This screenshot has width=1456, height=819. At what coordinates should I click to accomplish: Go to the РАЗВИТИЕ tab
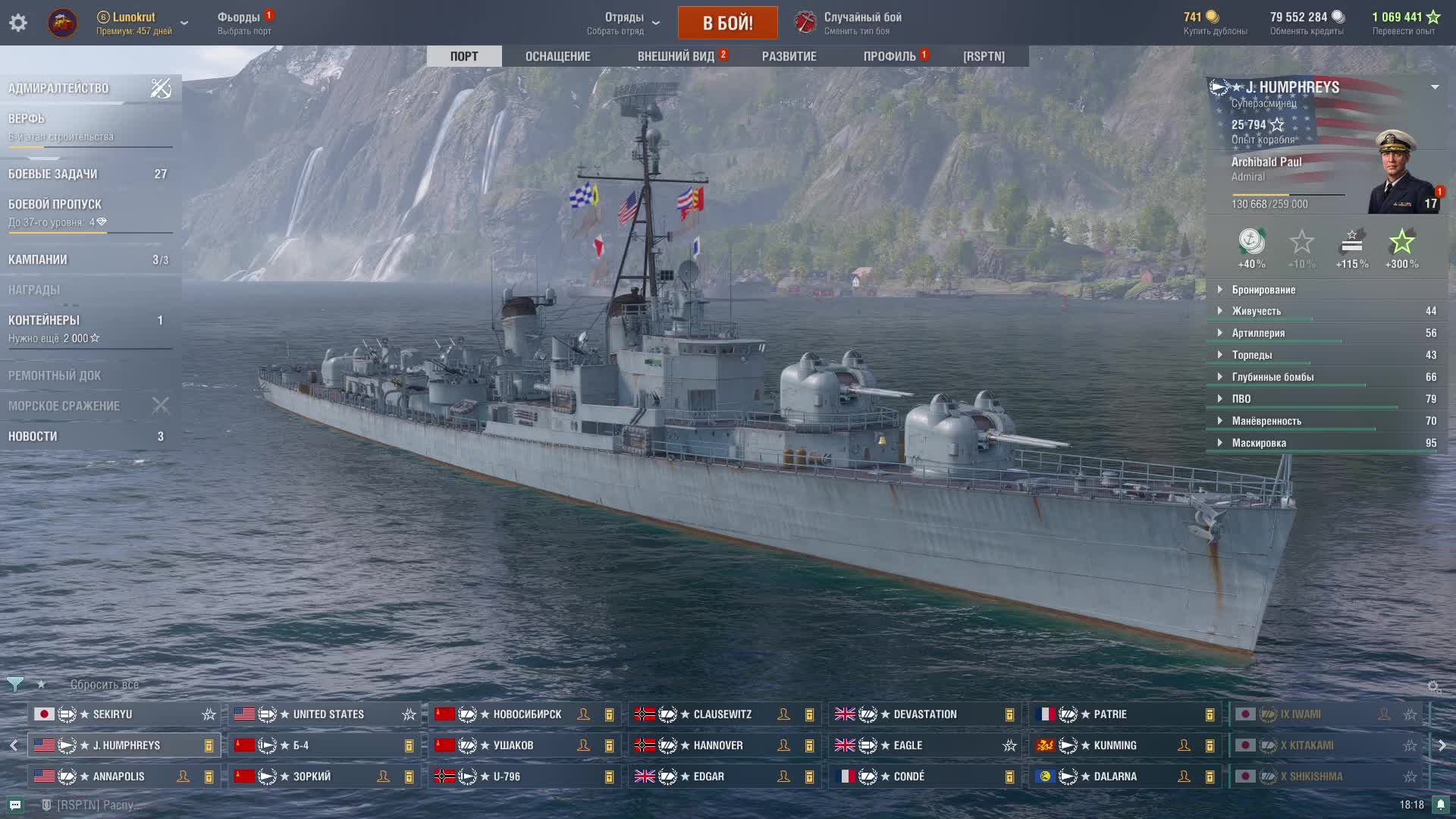(789, 56)
